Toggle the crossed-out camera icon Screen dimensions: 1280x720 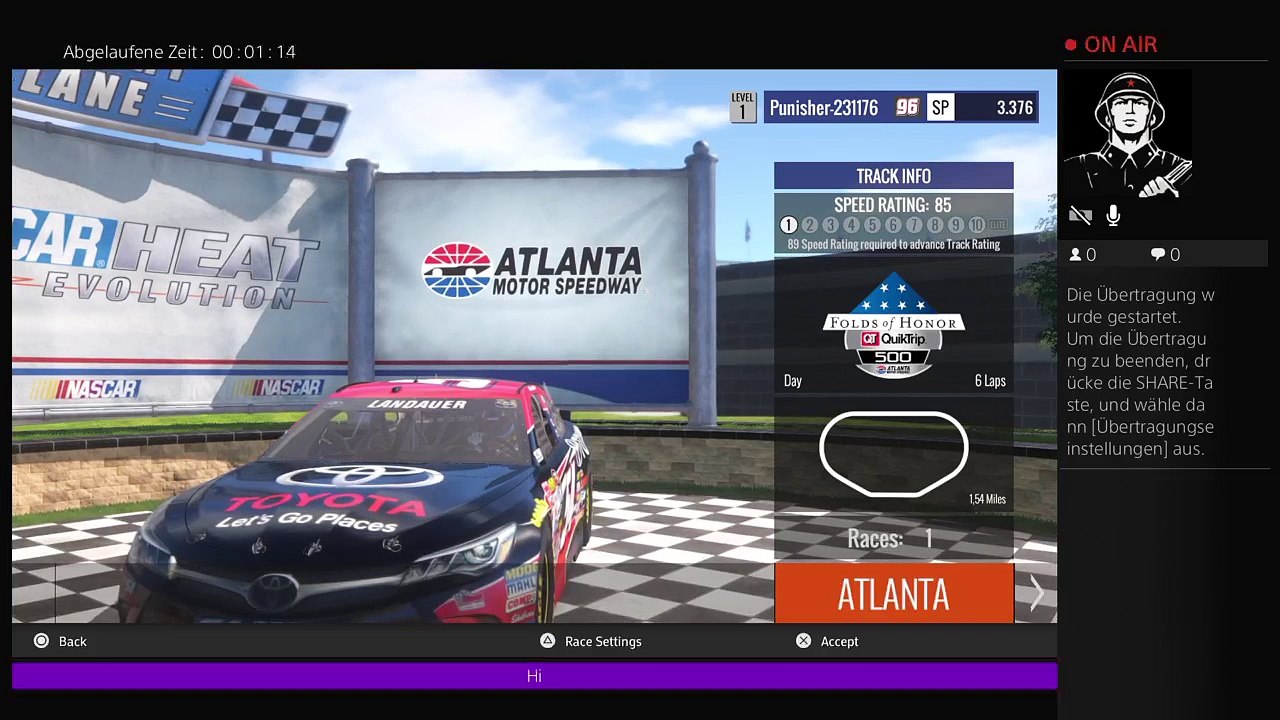[1080, 215]
